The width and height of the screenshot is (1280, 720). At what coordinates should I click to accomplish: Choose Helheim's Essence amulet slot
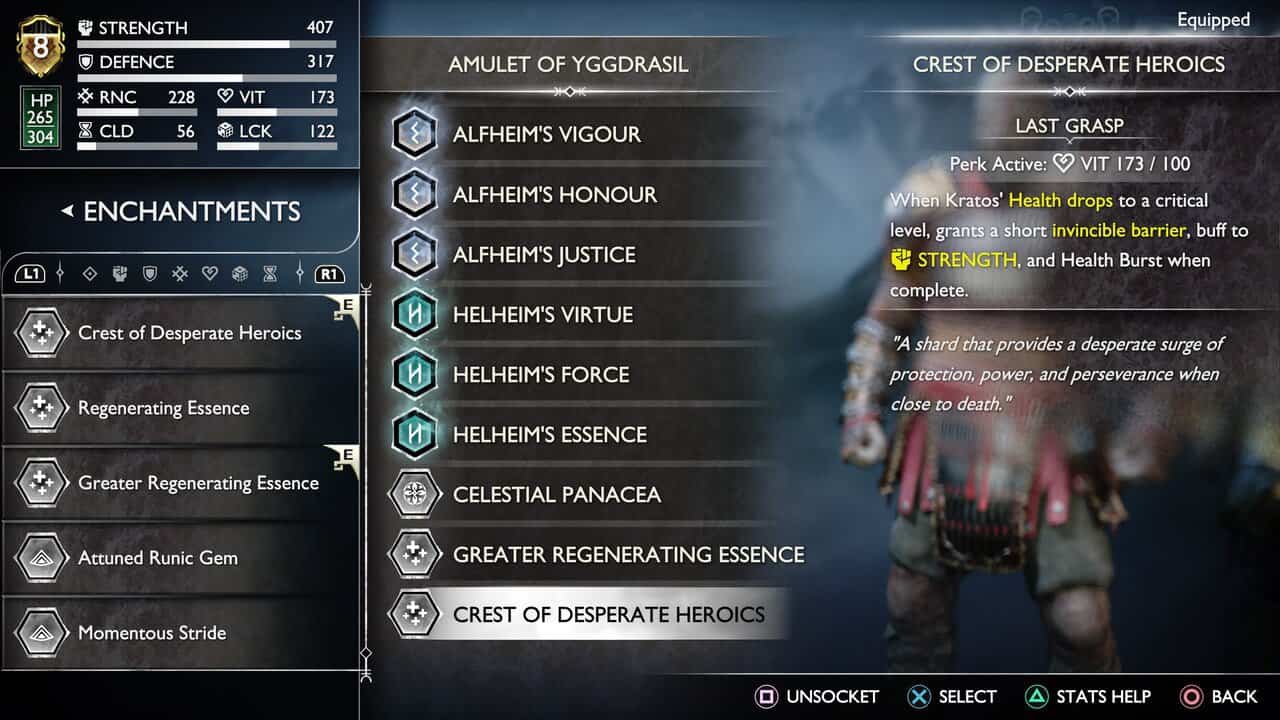pyautogui.click(x=549, y=434)
